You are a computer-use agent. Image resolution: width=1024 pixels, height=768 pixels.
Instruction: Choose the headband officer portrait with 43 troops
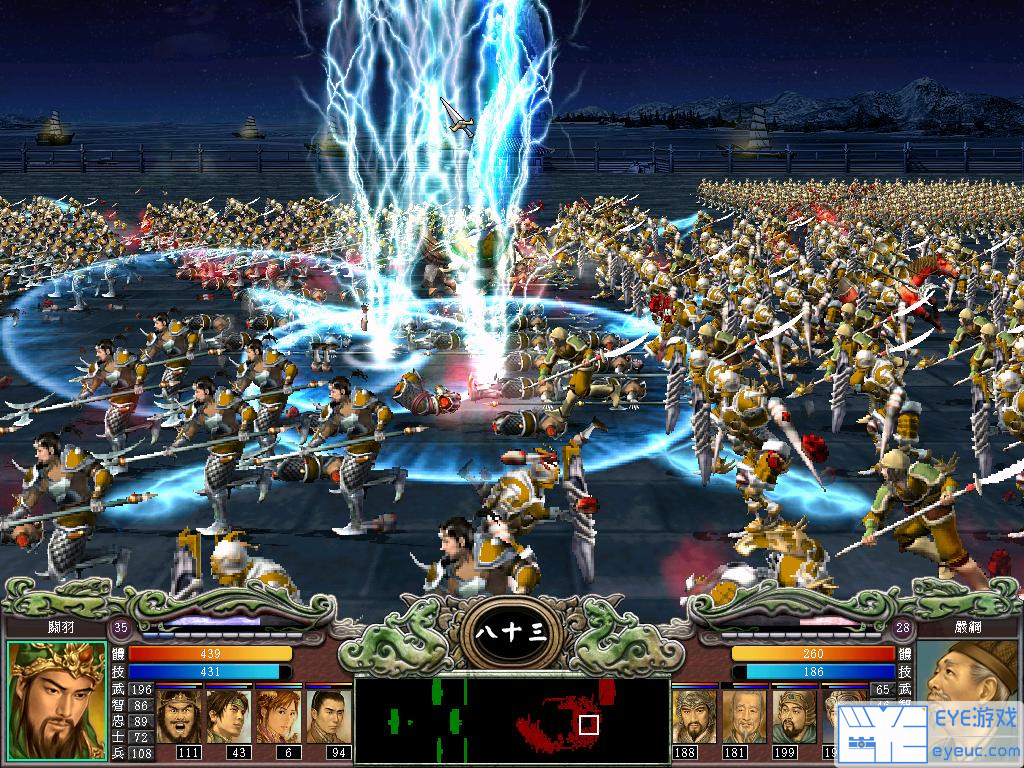tap(228, 714)
